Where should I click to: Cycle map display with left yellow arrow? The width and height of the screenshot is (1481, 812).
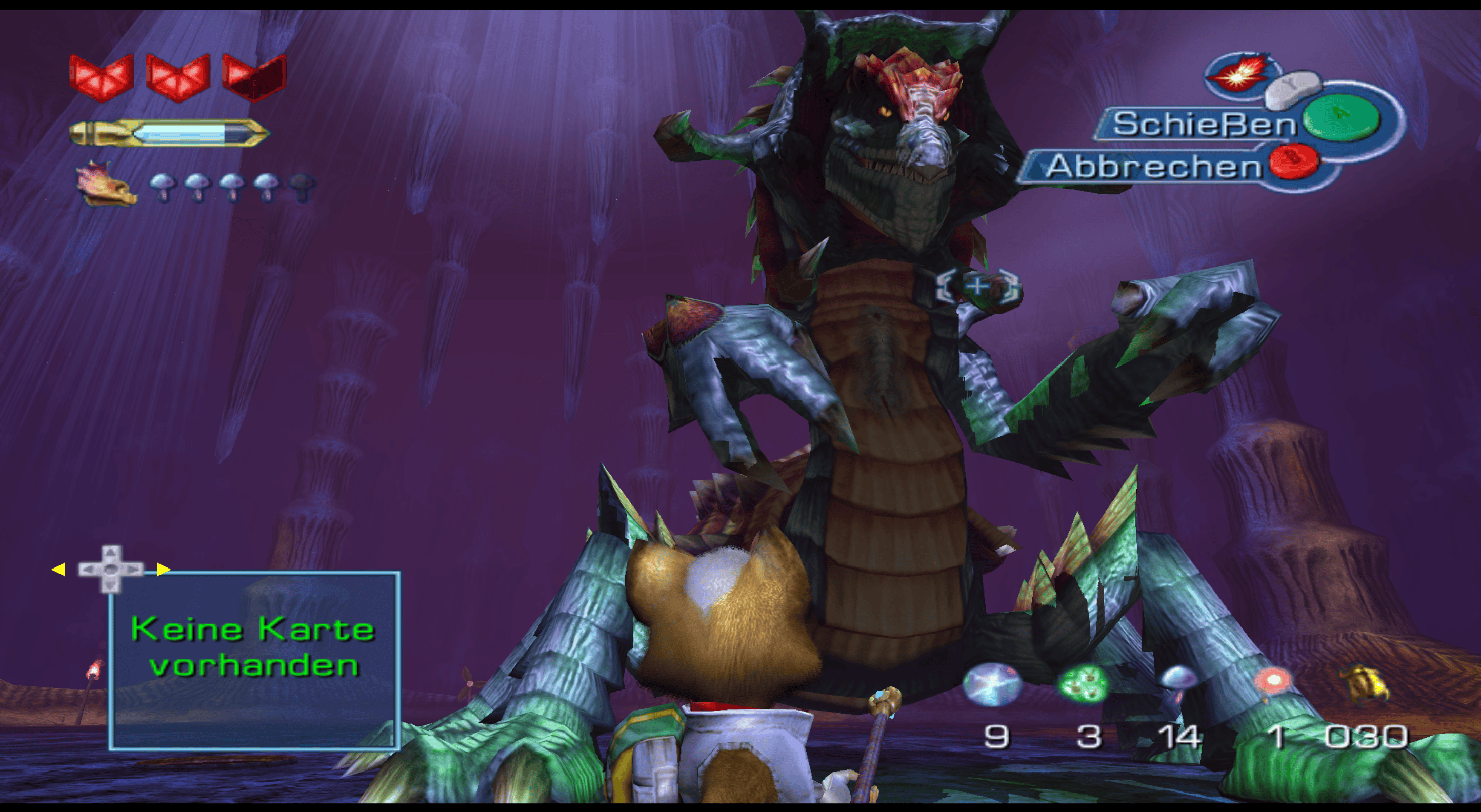coord(58,570)
